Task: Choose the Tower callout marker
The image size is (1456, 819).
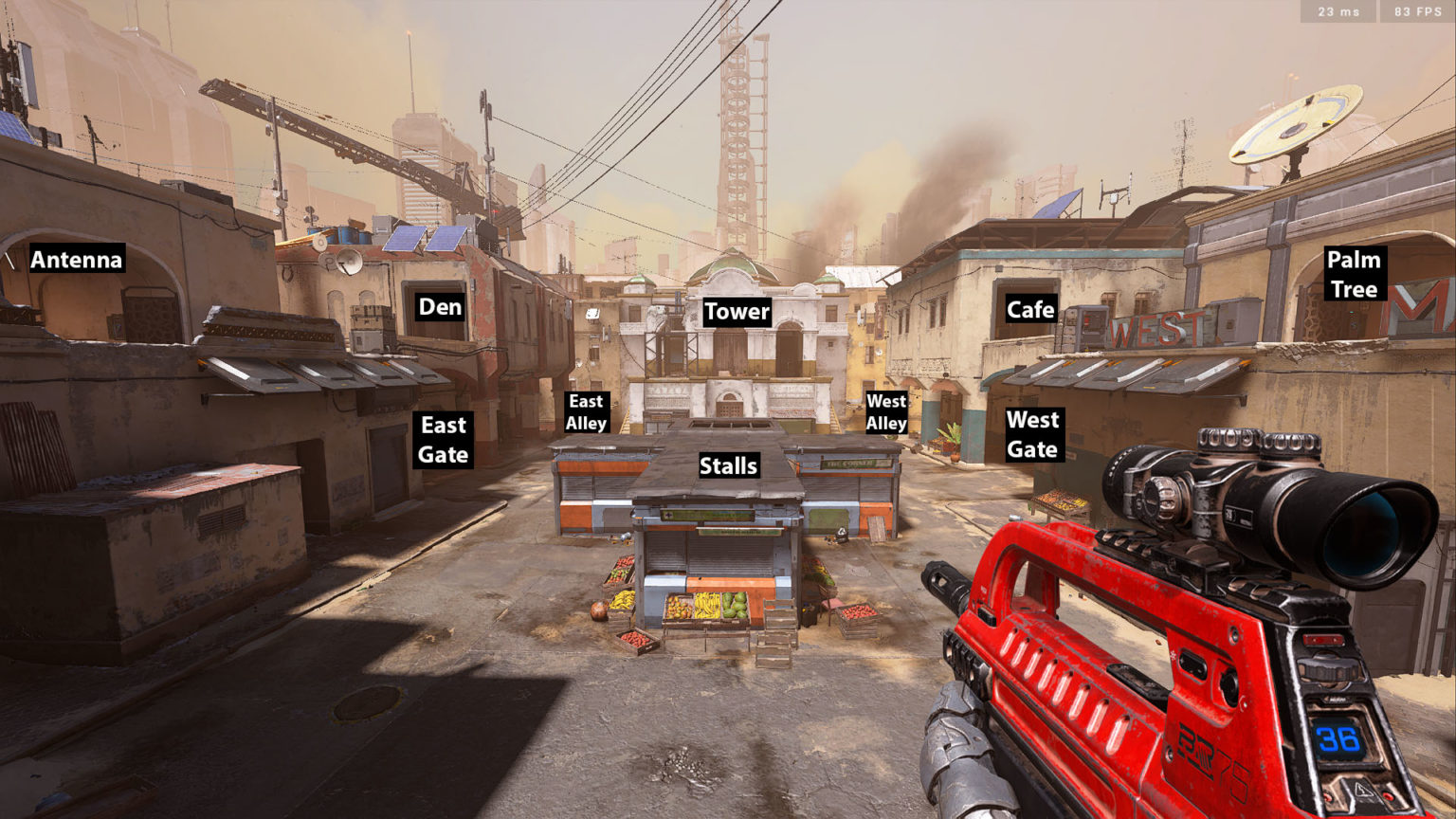Action: 737,312
